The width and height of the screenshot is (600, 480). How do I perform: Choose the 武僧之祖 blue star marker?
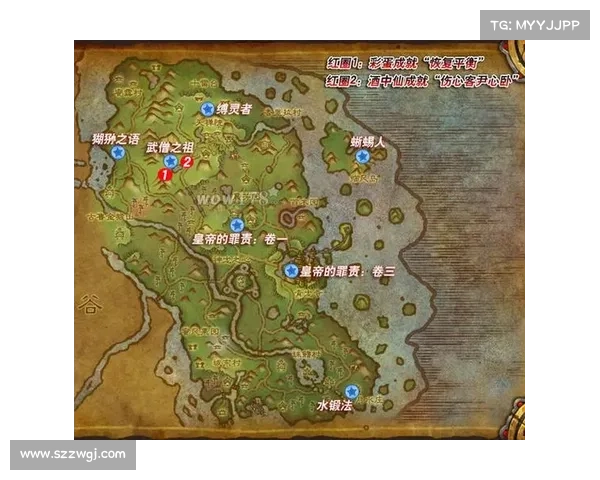(171, 160)
